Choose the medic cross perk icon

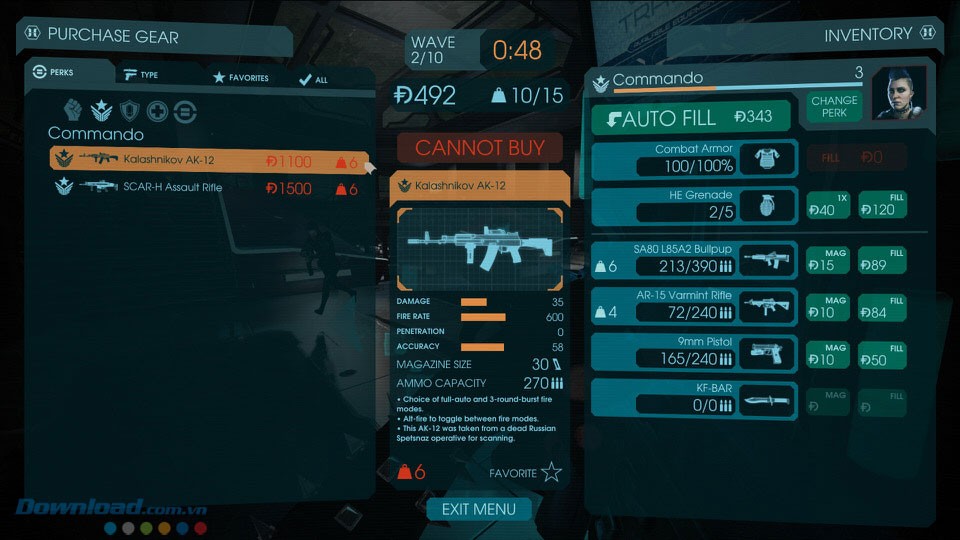click(158, 112)
